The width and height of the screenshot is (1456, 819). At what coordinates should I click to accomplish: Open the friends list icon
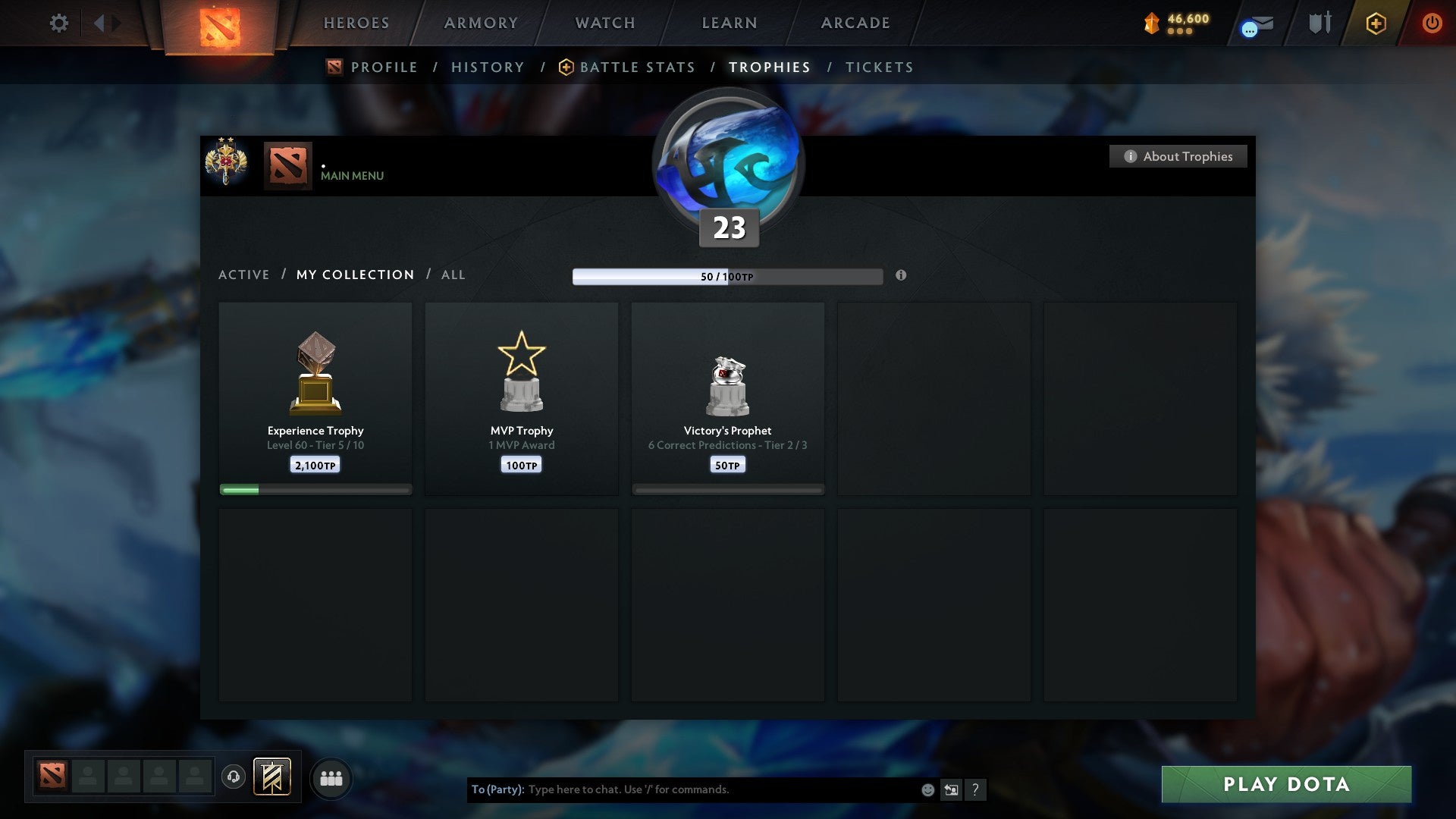[331, 778]
